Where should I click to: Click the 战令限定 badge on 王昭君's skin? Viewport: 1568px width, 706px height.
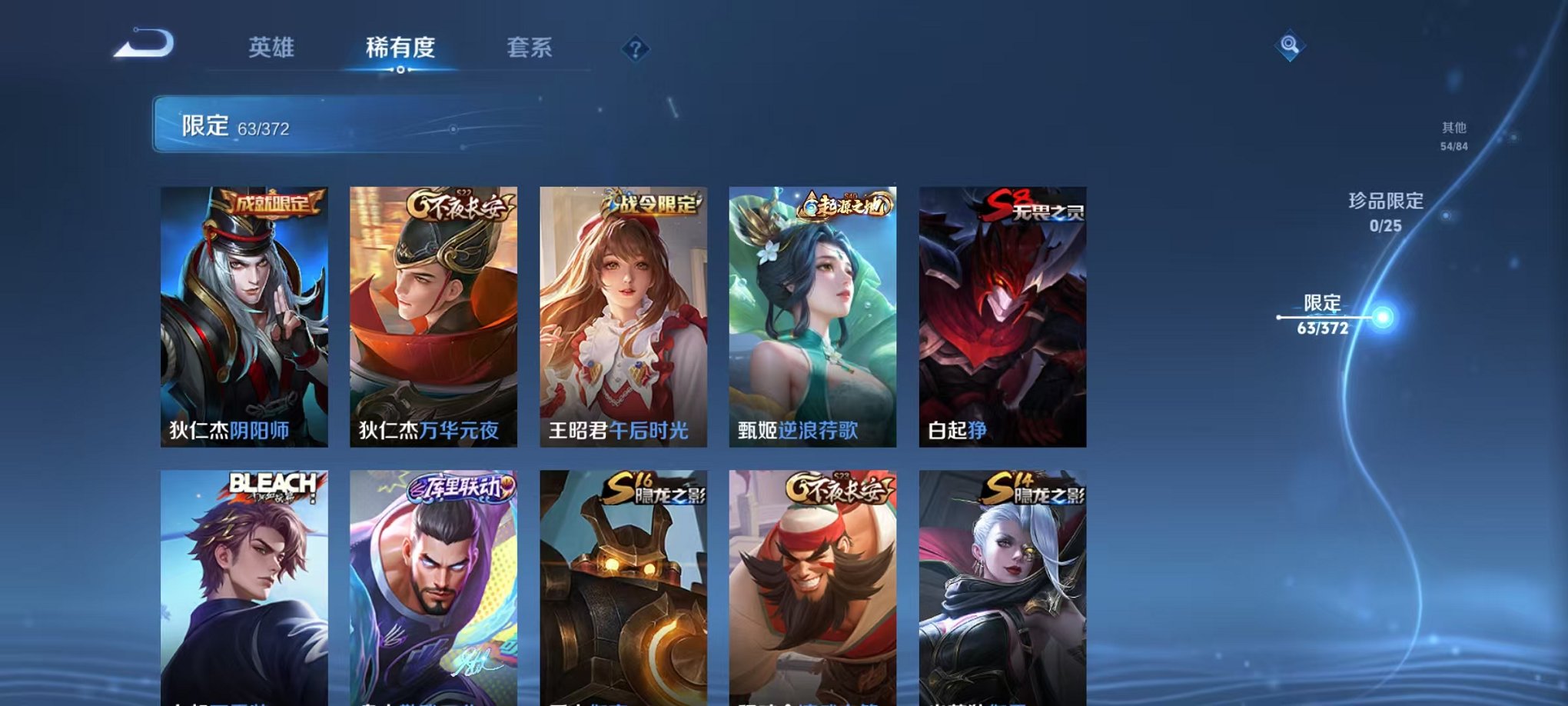point(653,206)
